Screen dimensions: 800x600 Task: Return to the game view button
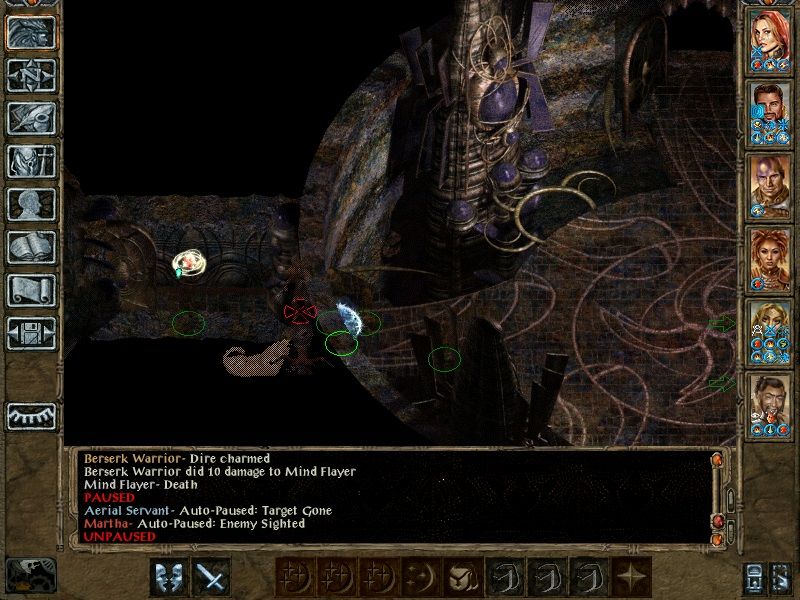tap(31, 31)
